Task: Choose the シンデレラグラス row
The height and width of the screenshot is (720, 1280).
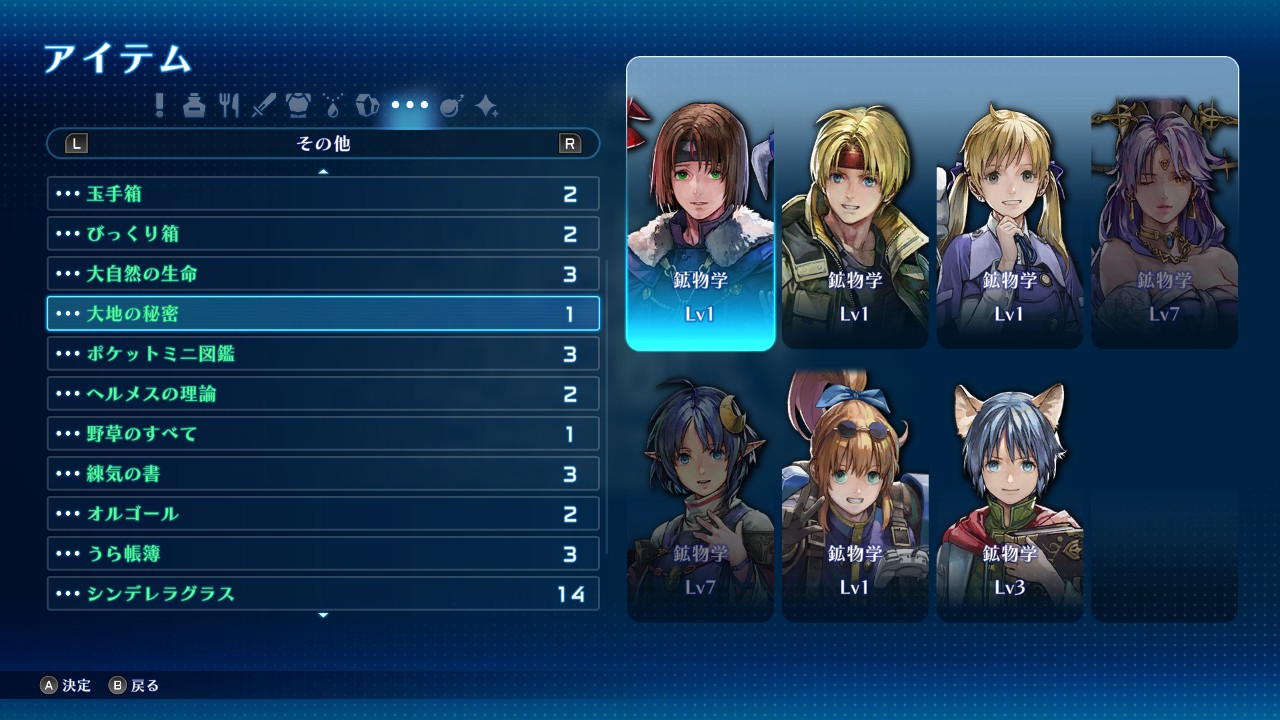Action: click(323, 594)
